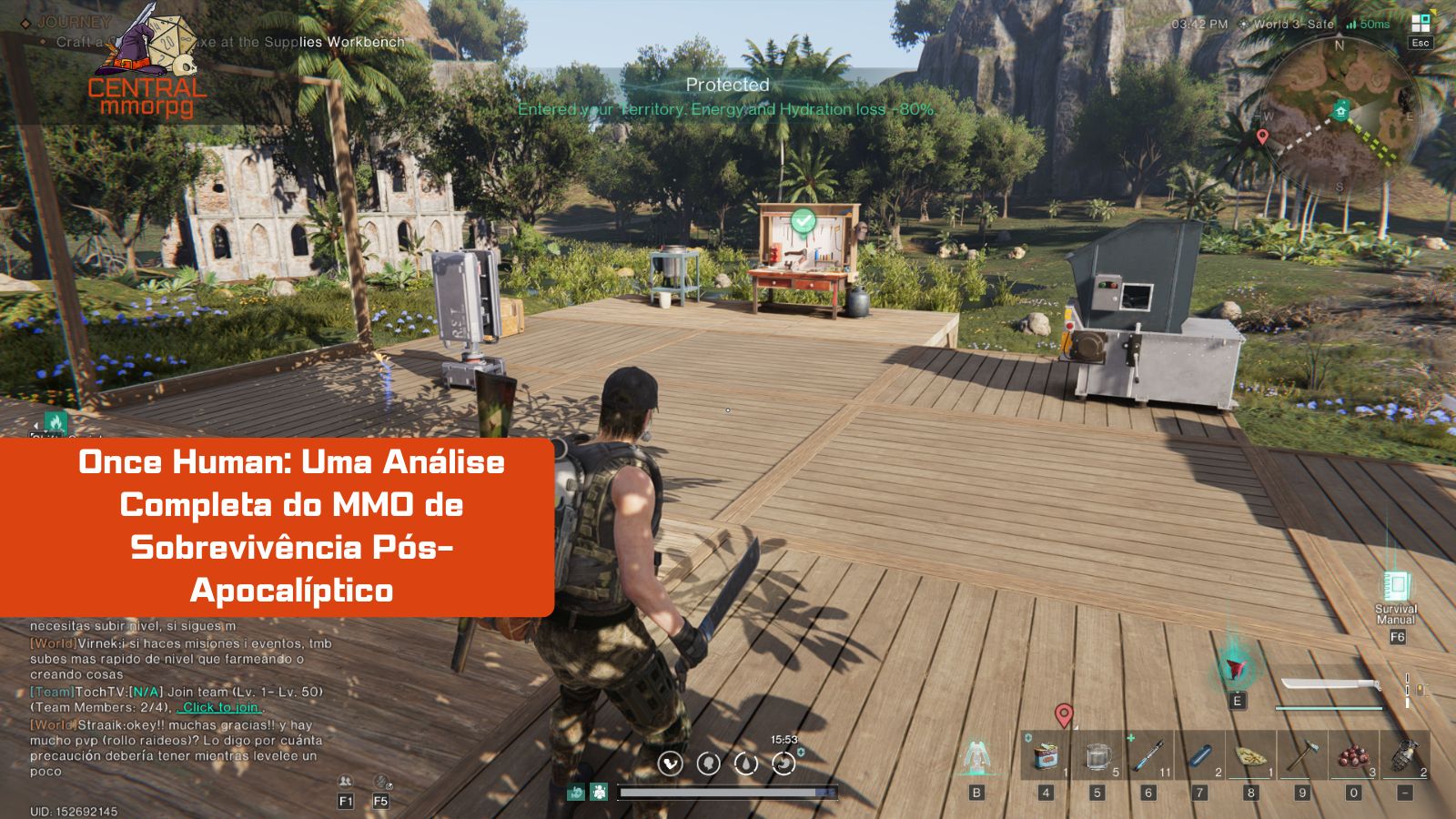Toggle the armor outfit indicator near key B
1456x819 pixels.
(976, 757)
